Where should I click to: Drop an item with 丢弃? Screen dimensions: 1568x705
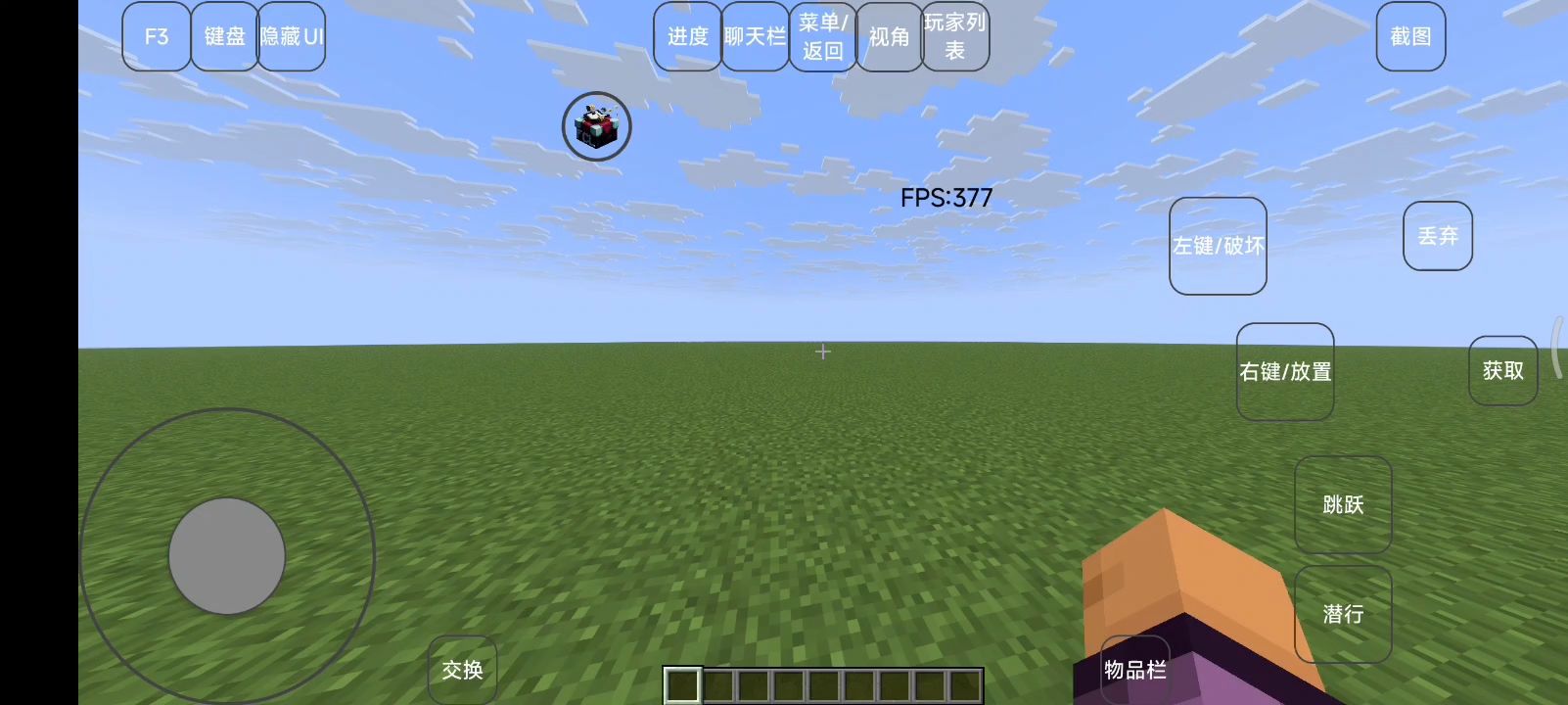click(1436, 235)
